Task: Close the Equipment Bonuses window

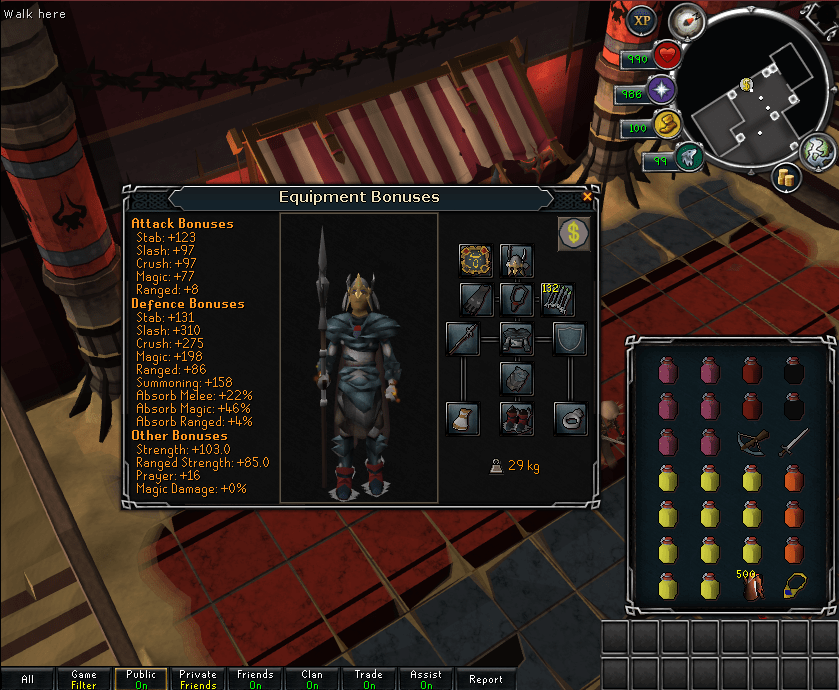Action: tap(587, 197)
